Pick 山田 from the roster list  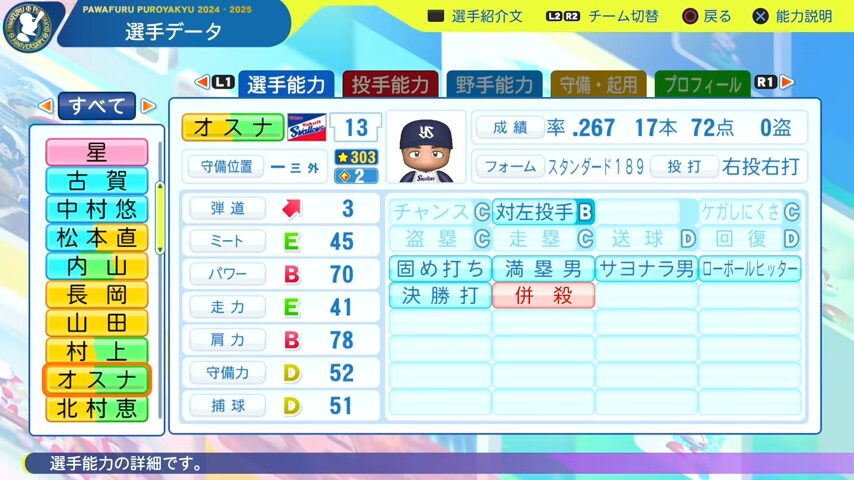[x=96, y=323]
